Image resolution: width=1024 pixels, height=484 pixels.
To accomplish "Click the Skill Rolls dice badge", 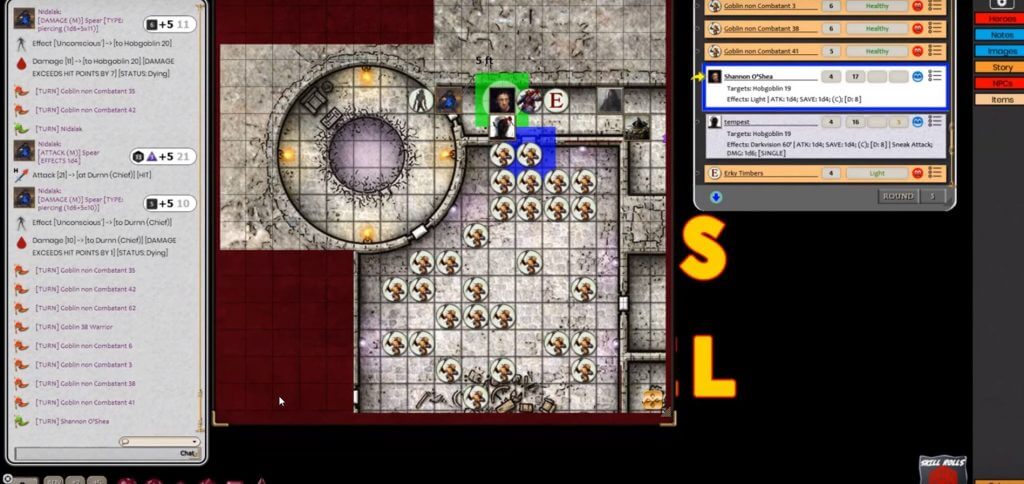I will point(943,470).
